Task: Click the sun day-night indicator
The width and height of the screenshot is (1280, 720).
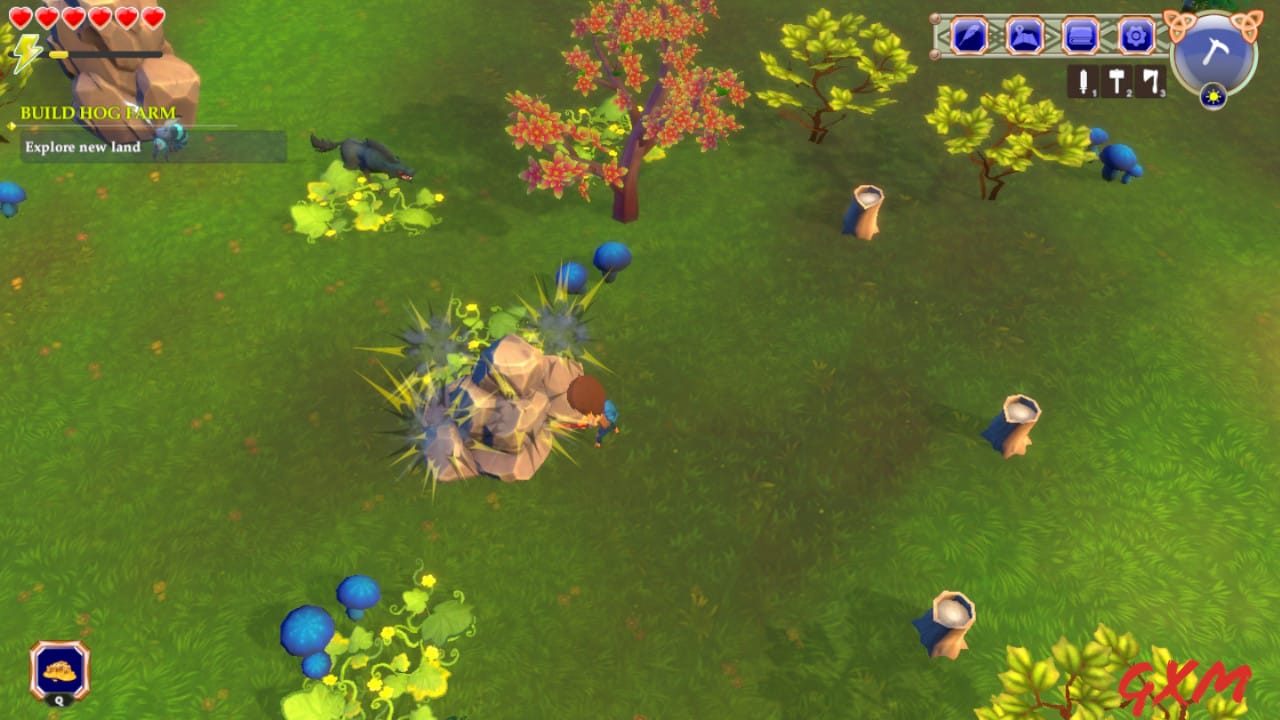Action: coord(1213,97)
